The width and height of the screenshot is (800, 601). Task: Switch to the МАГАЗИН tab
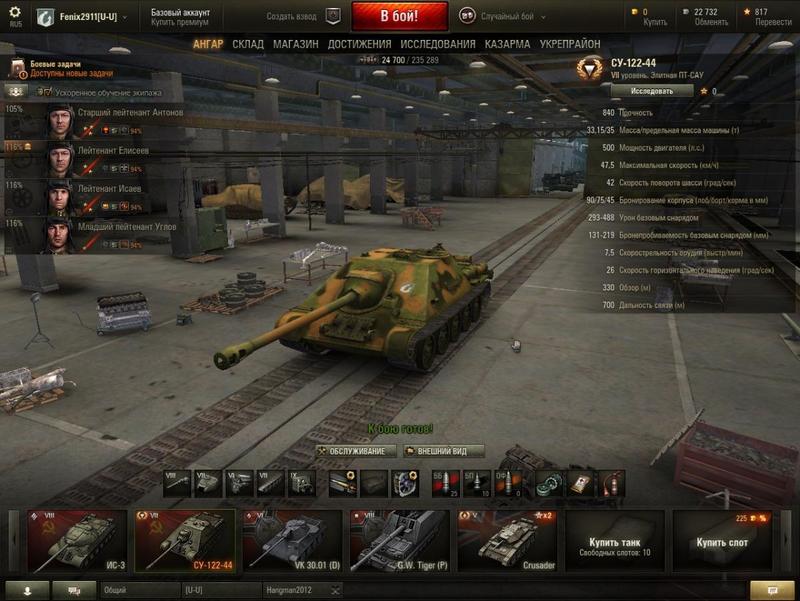point(295,45)
